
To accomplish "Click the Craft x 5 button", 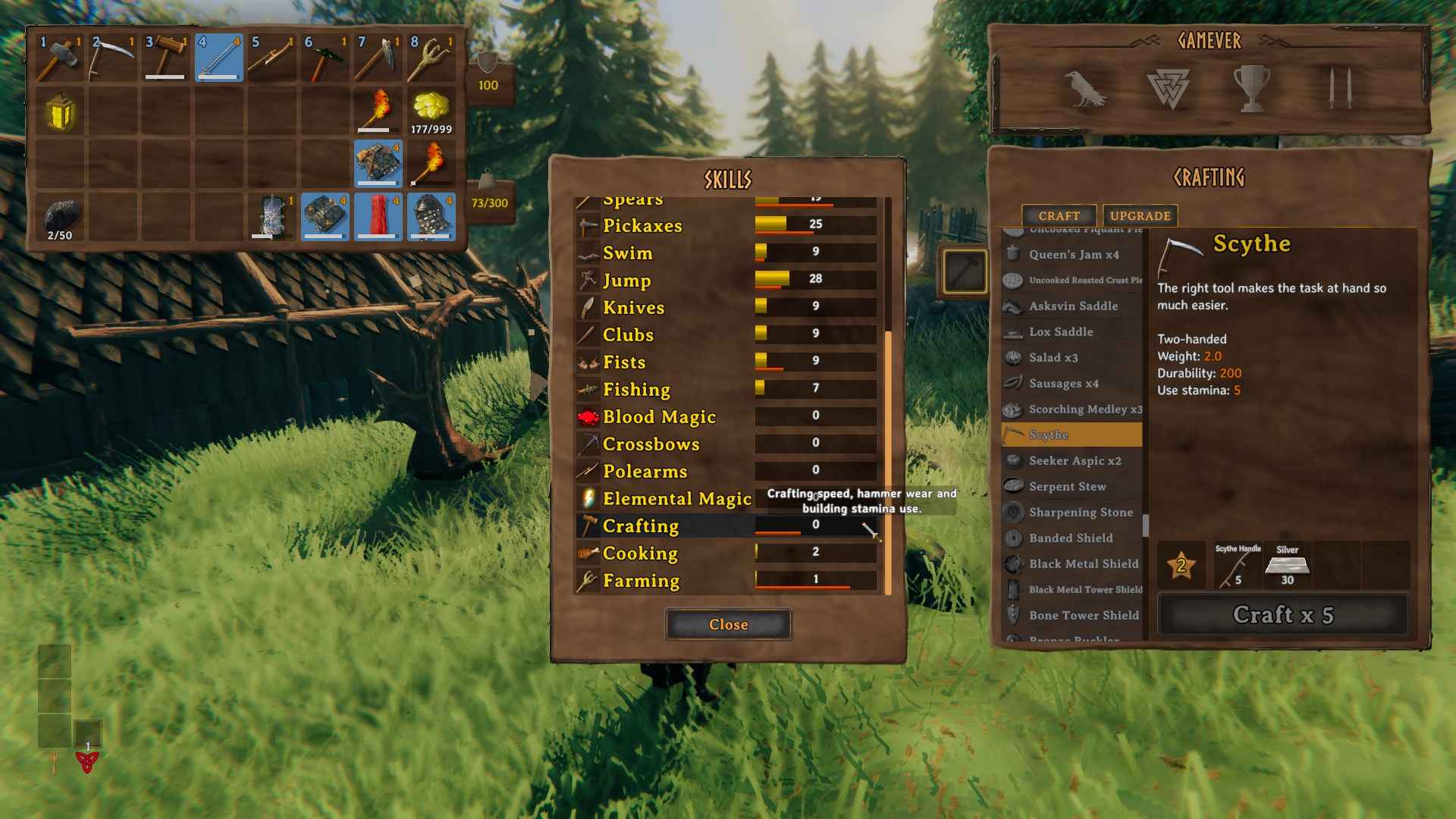I will click(1285, 614).
